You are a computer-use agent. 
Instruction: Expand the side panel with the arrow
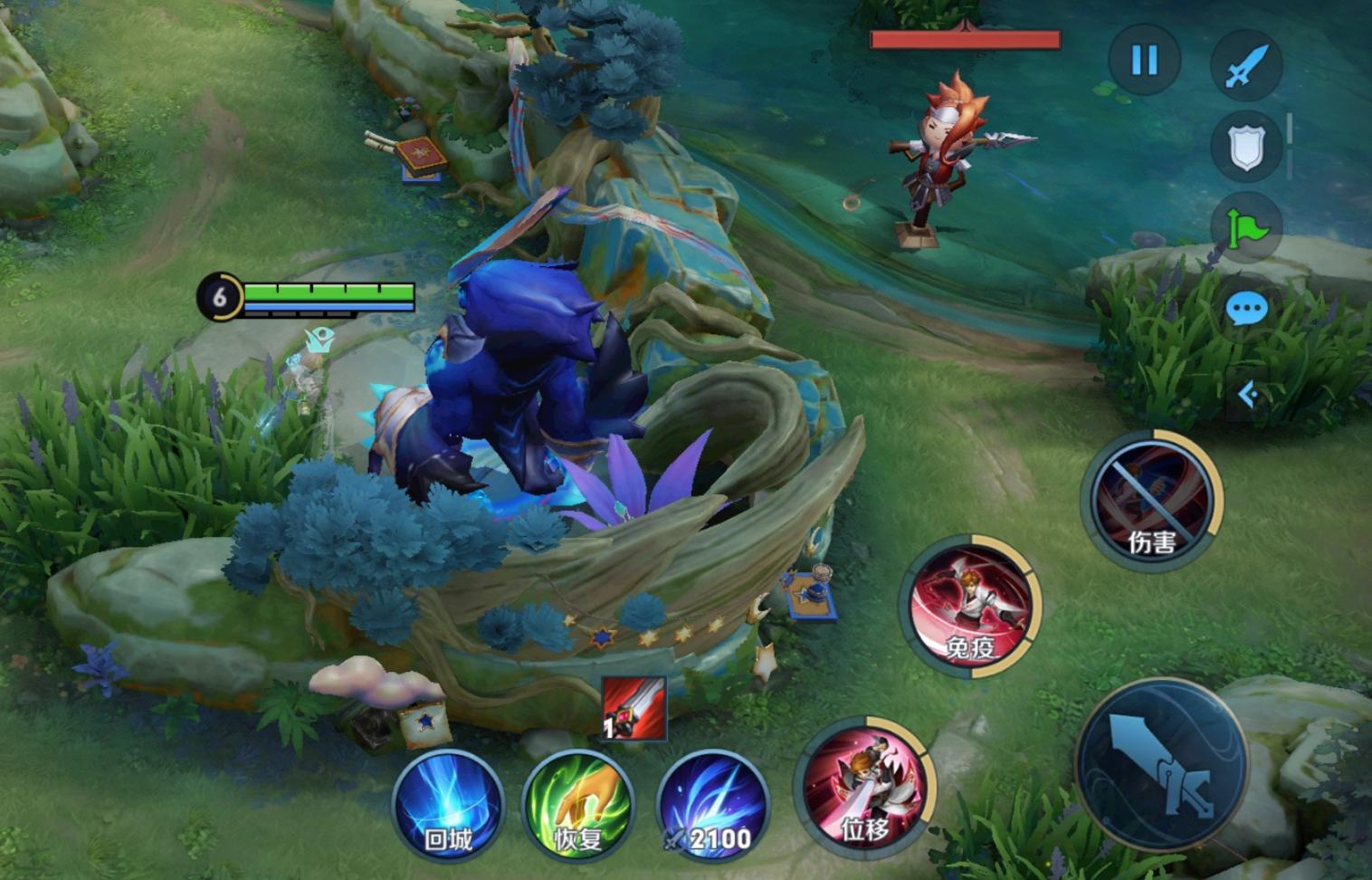coord(1248,395)
